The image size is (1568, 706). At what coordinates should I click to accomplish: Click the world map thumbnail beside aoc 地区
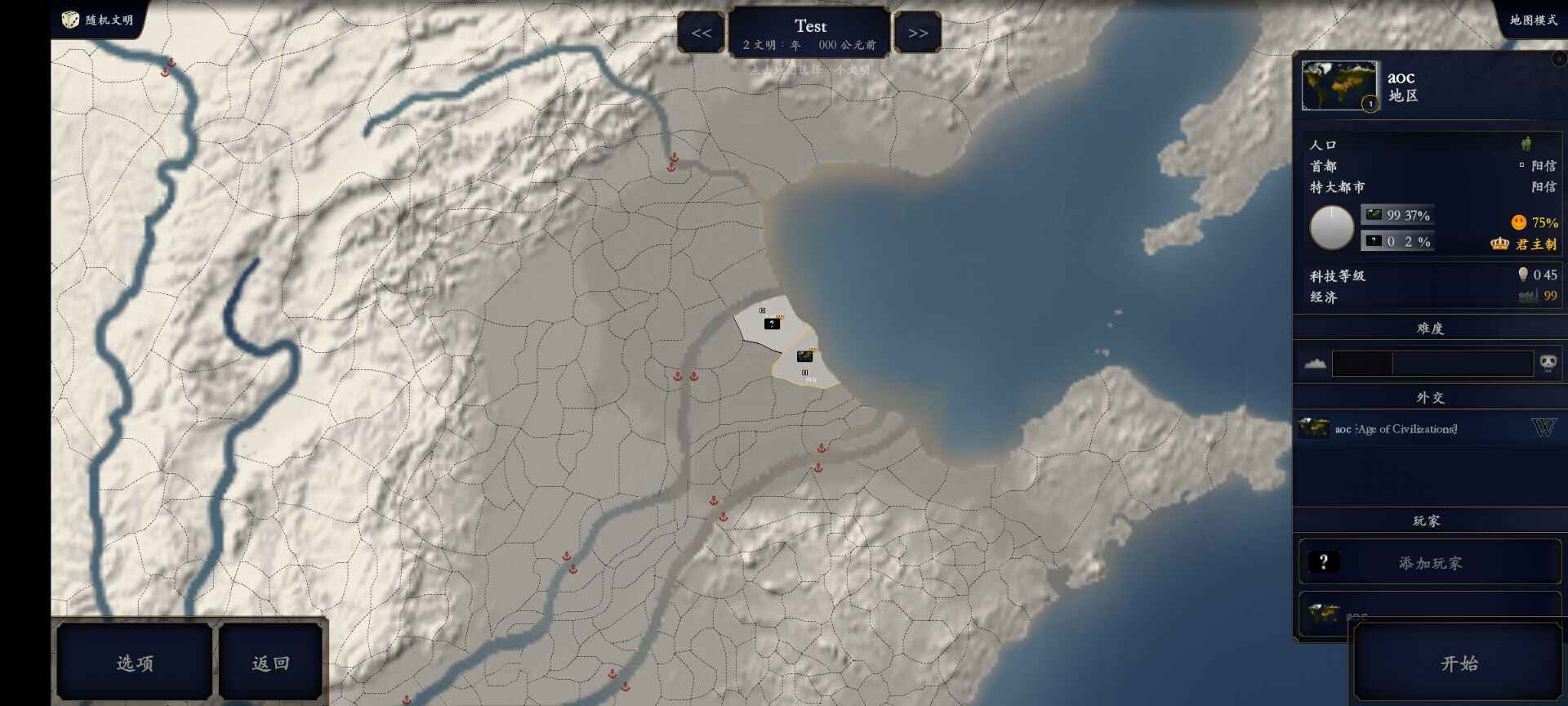[1339, 86]
